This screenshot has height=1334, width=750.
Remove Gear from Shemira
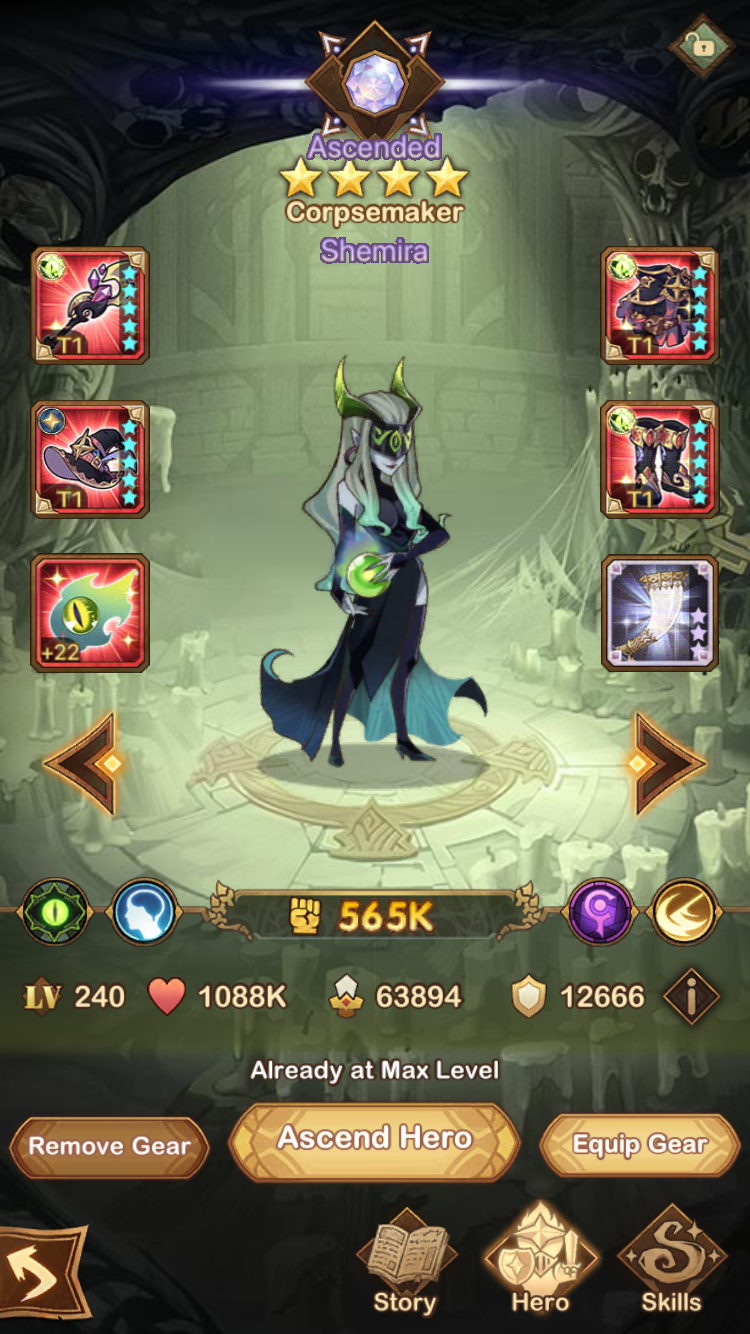pyautogui.click(x=109, y=1146)
